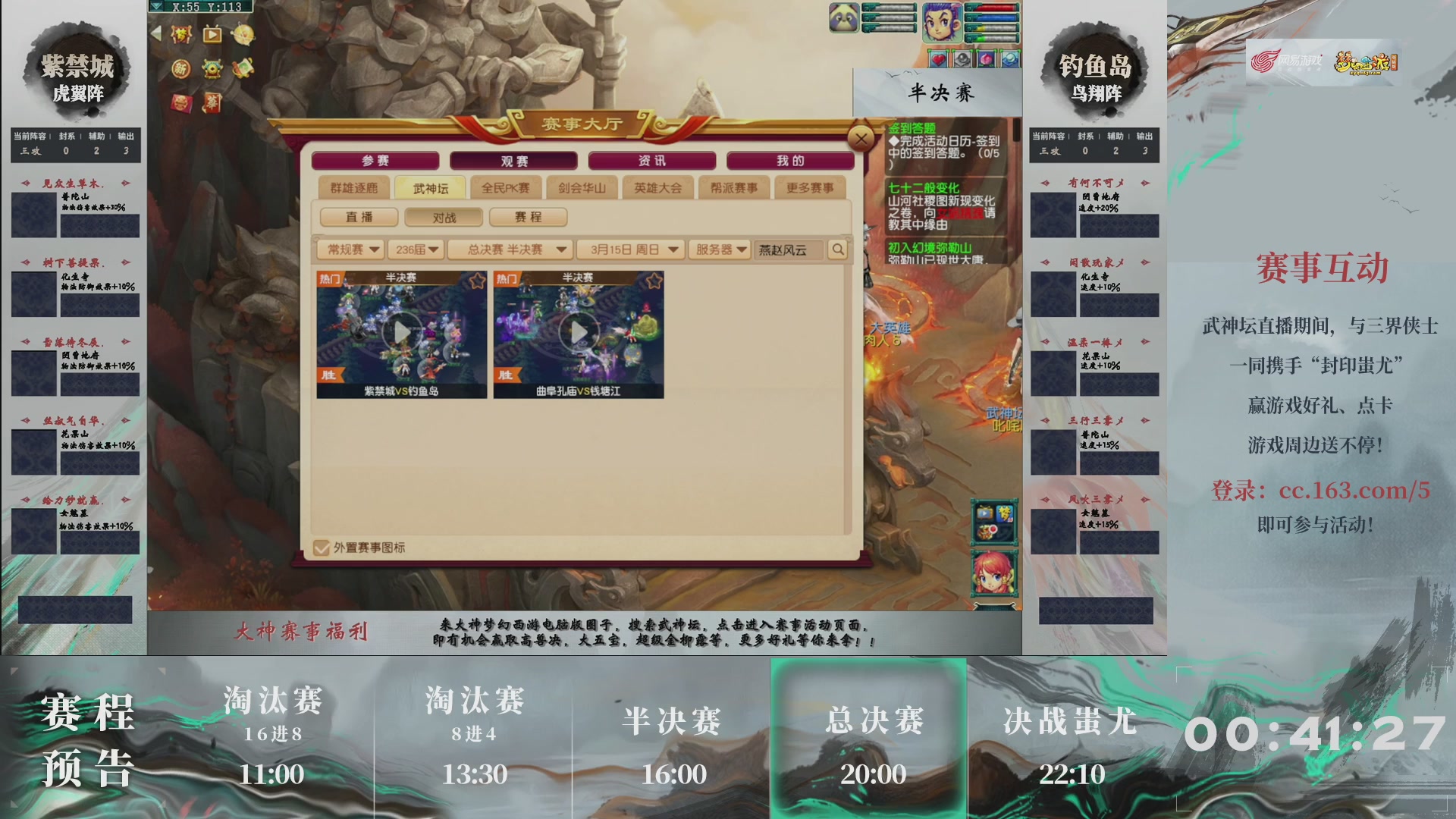This screenshot has width=1456, height=819.
Task: Expand the 常规赛 dropdown
Action: point(349,249)
